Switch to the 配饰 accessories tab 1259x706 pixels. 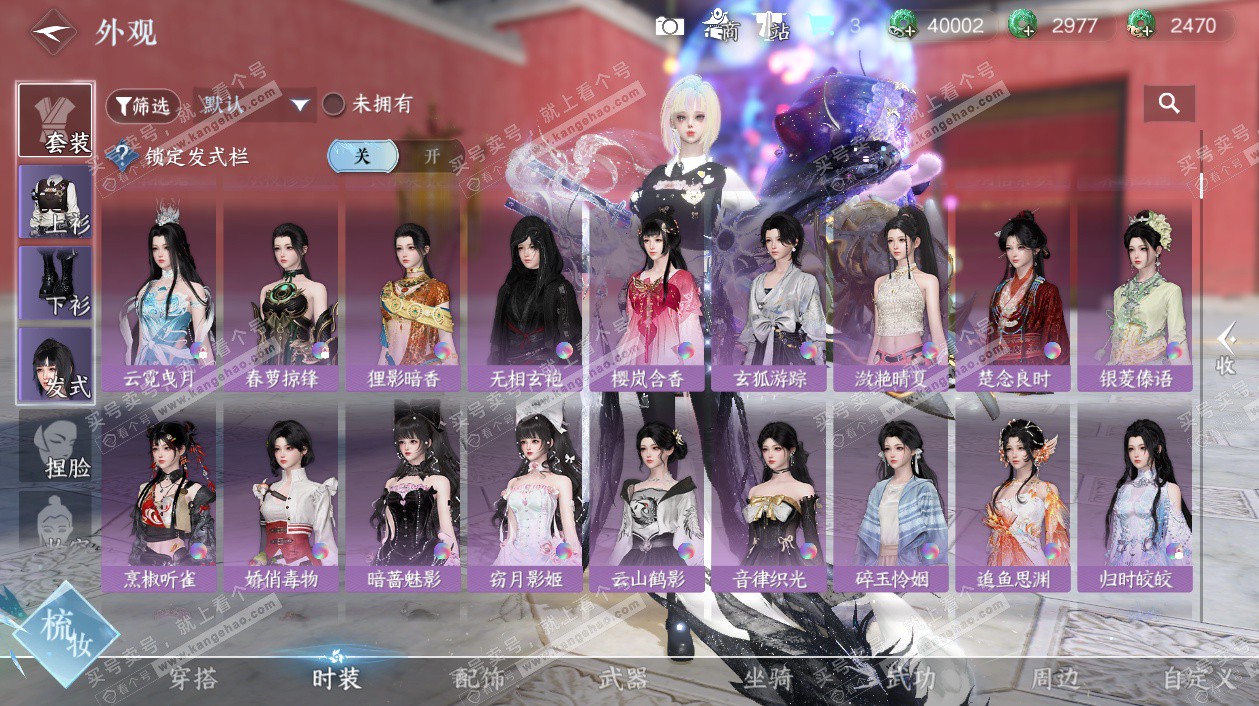479,679
